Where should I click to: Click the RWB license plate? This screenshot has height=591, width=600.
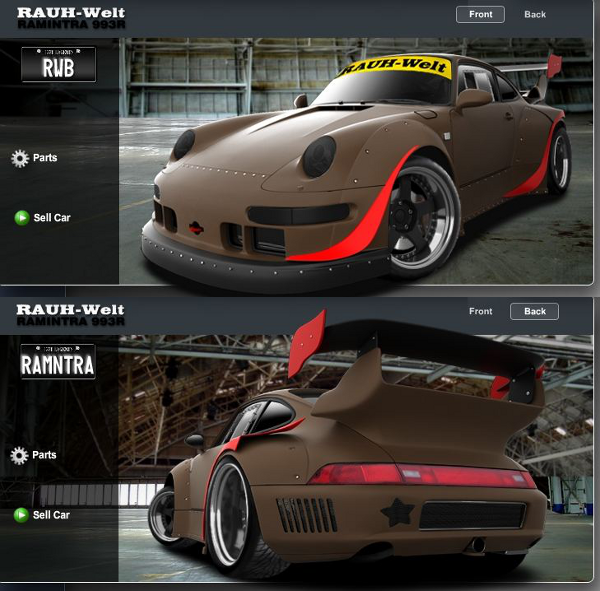click(x=58, y=65)
